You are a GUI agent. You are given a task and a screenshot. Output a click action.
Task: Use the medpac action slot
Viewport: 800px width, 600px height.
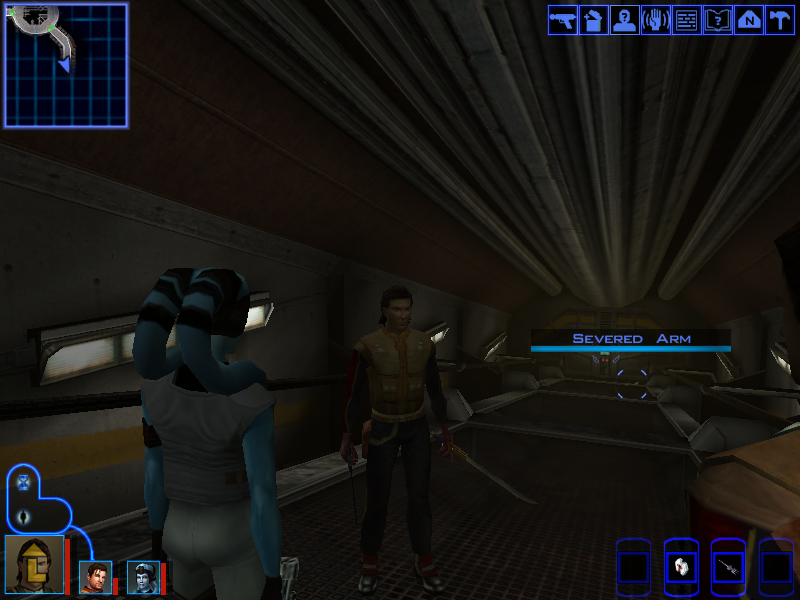680,566
